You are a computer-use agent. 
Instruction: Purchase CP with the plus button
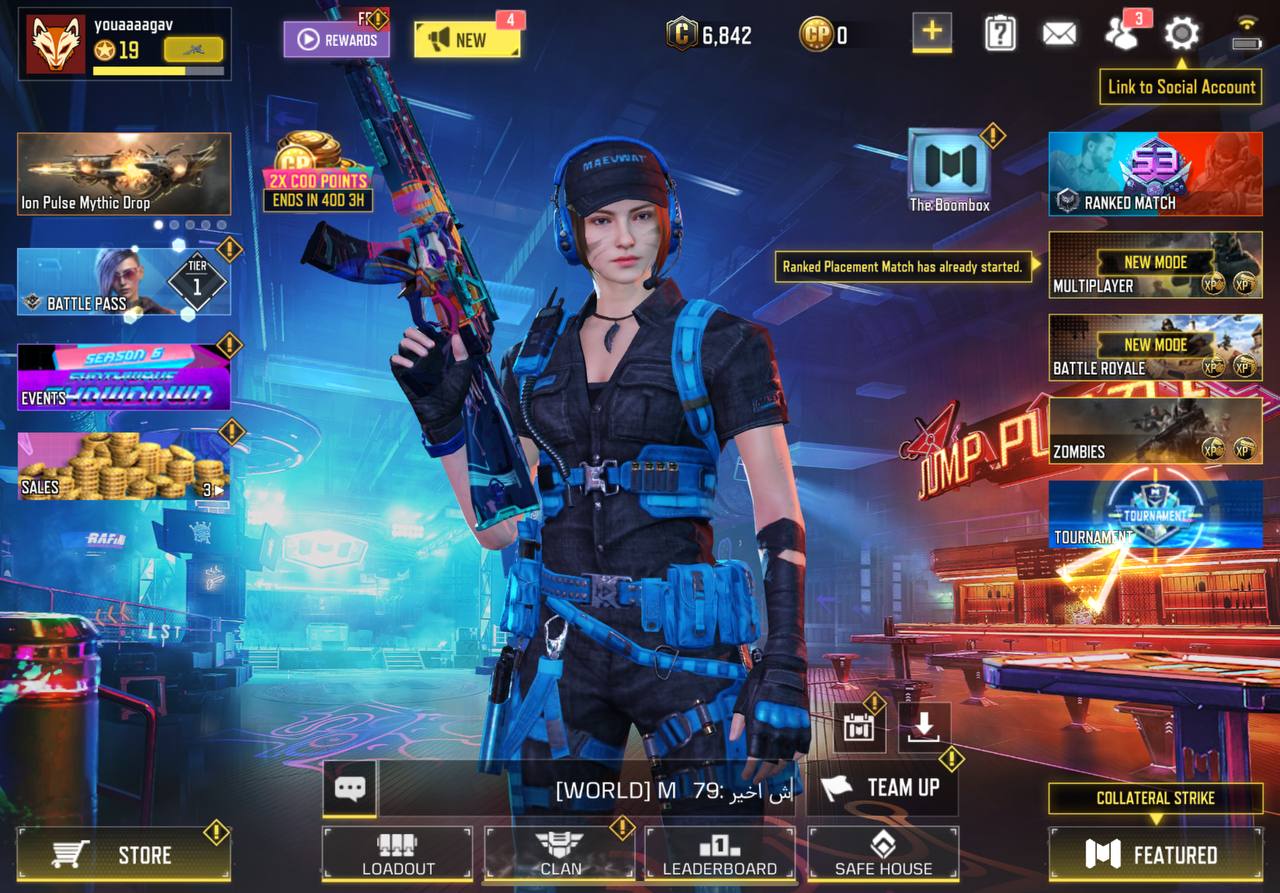point(931,33)
